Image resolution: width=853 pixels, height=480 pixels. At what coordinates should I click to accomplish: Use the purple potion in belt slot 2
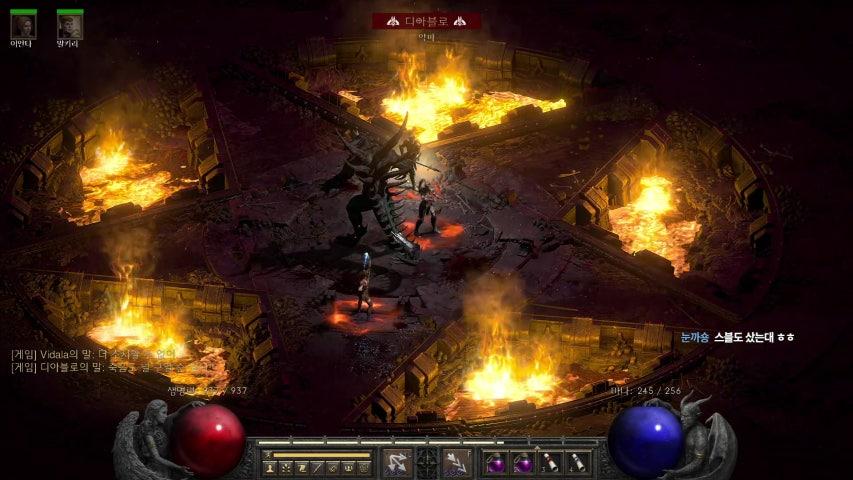pyautogui.click(x=523, y=462)
